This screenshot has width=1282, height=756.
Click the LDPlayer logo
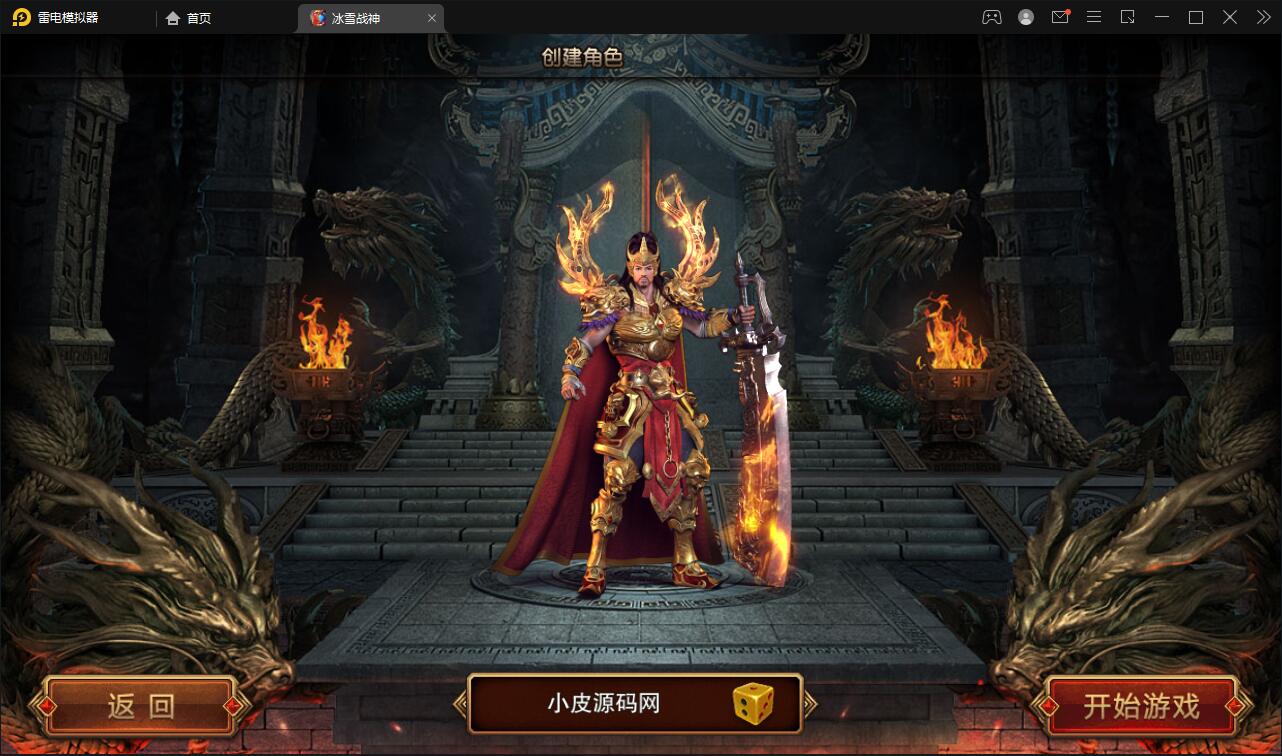point(22,17)
